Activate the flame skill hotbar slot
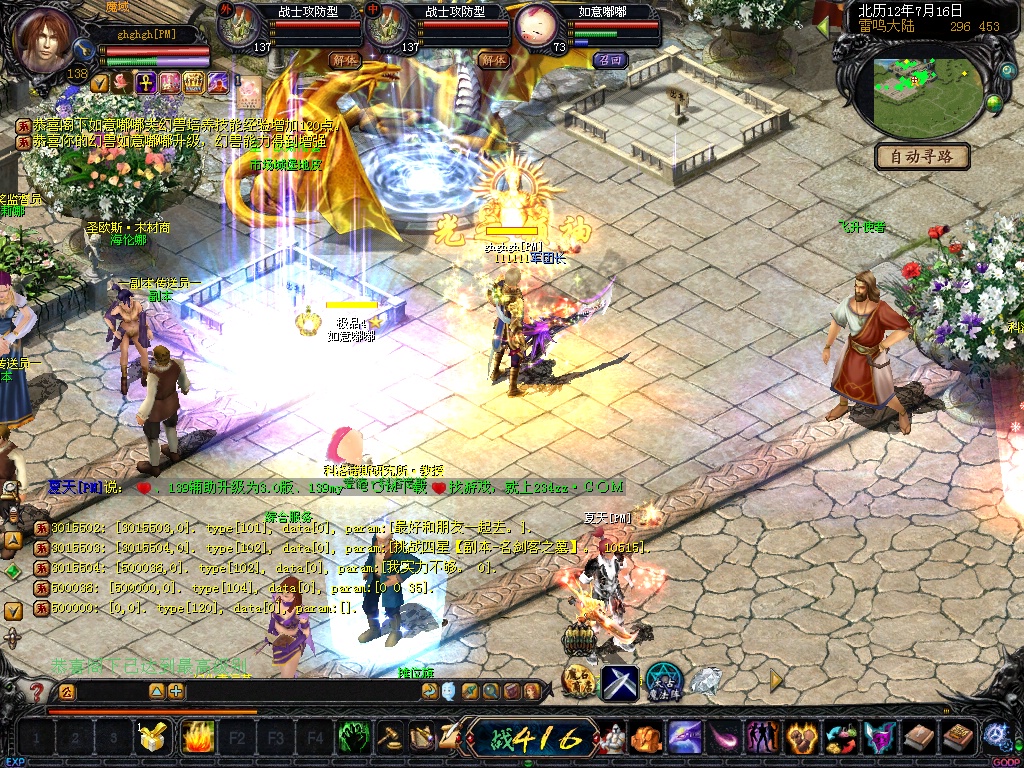The image size is (1024, 768). point(197,738)
